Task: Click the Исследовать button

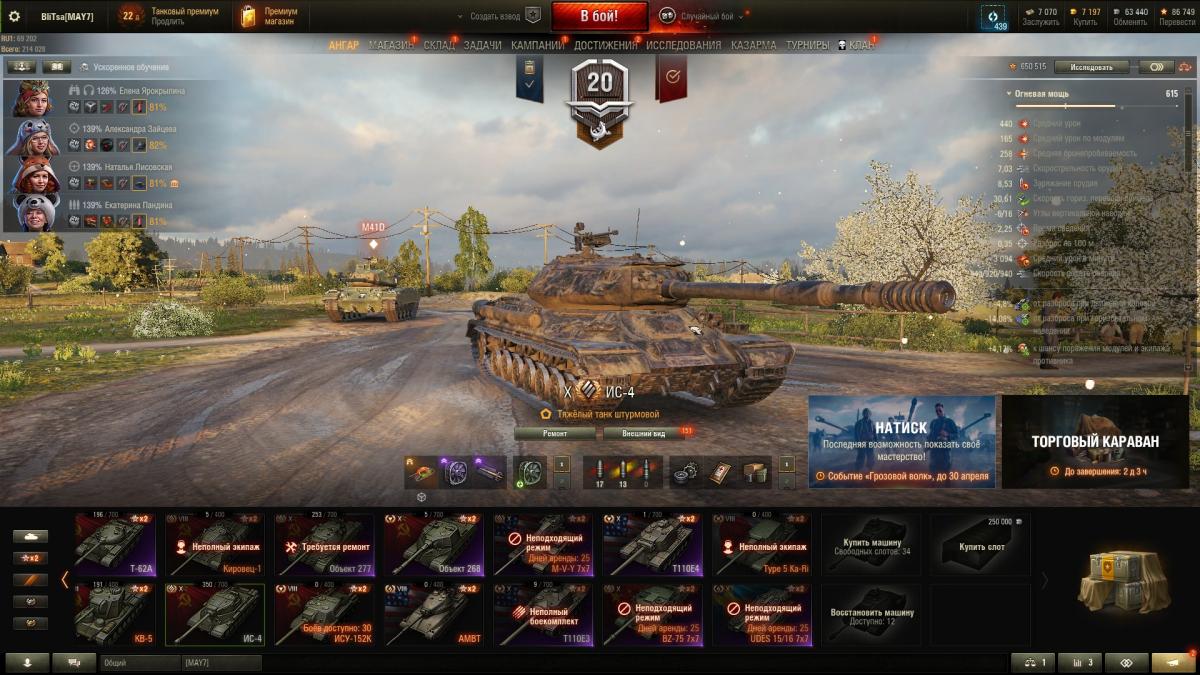Action: coord(1091,67)
